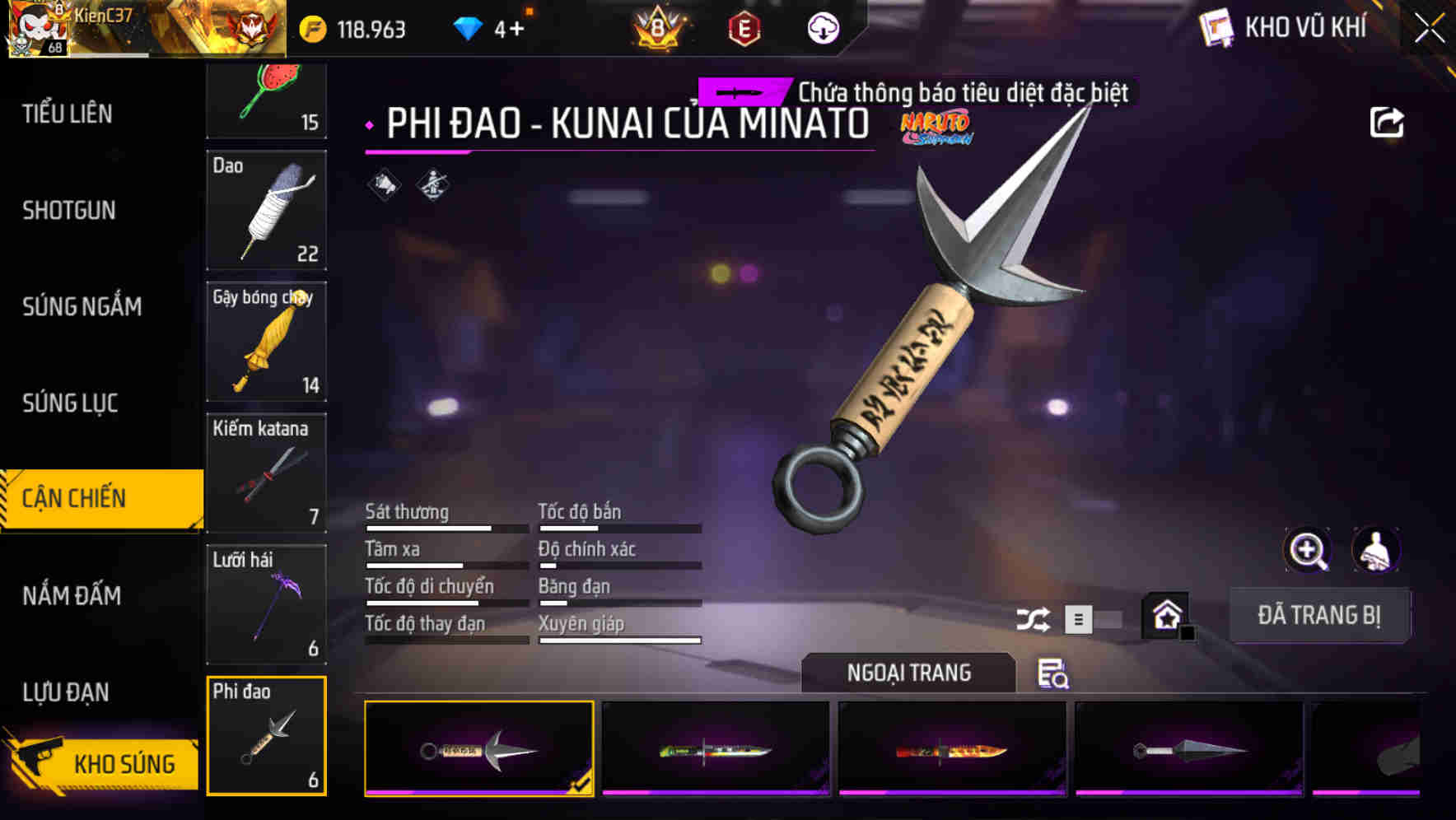Select the Kiếm katana item thumbnail
Screen dimensions: 1456x820
pyautogui.click(x=266, y=473)
